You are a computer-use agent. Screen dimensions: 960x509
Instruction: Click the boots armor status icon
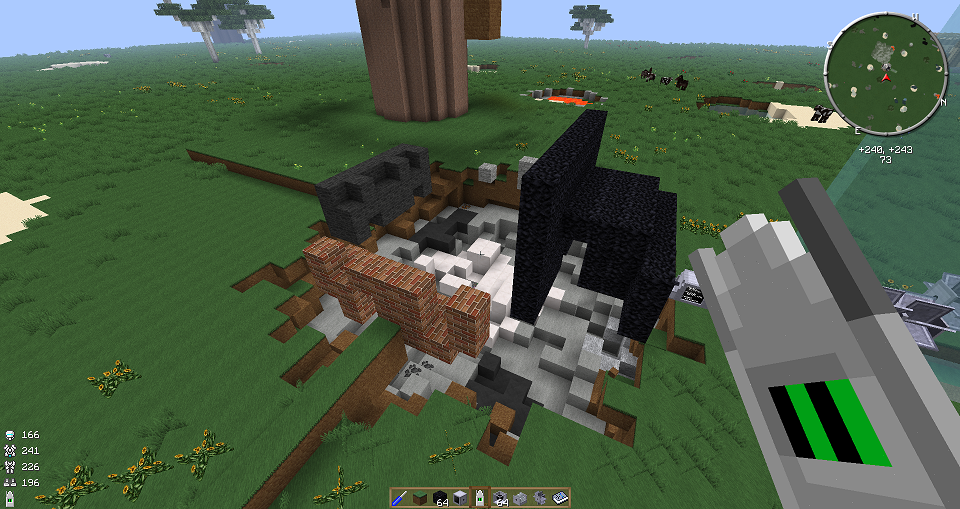point(10,483)
